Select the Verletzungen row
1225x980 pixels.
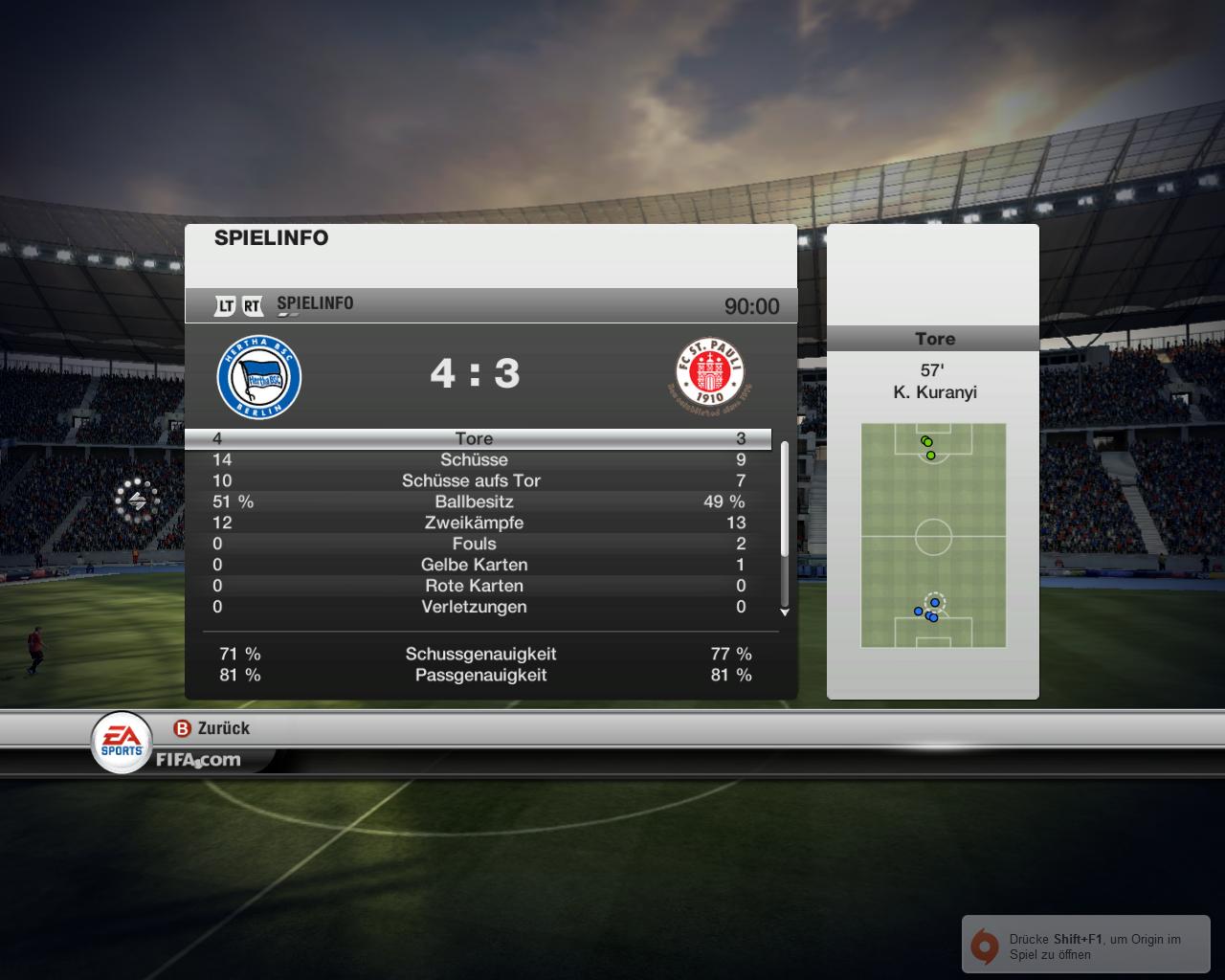point(475,607)
